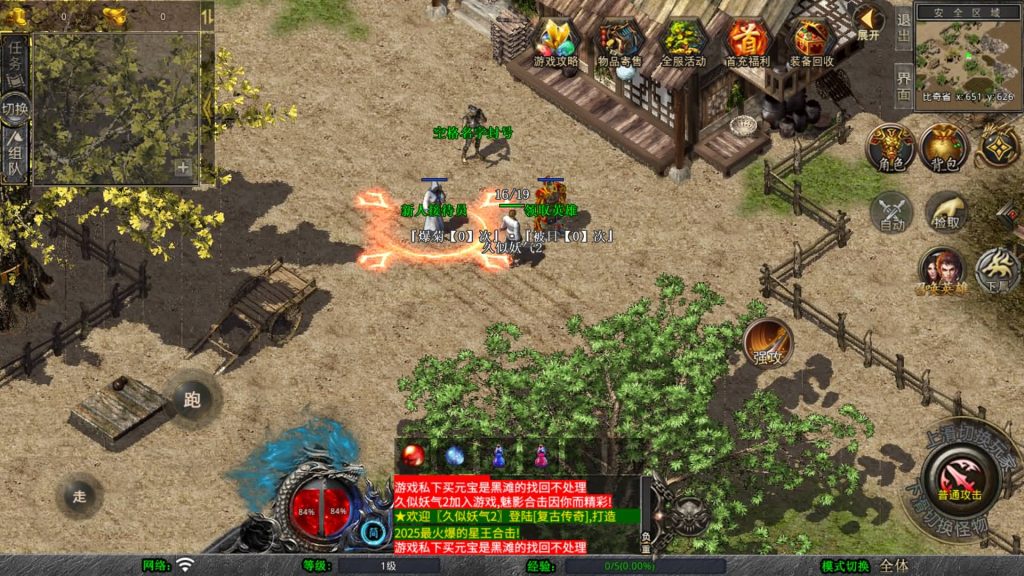Click the 退出 exit button
The height and width of the screenshot is (576, 1024).
pos(903,29)
